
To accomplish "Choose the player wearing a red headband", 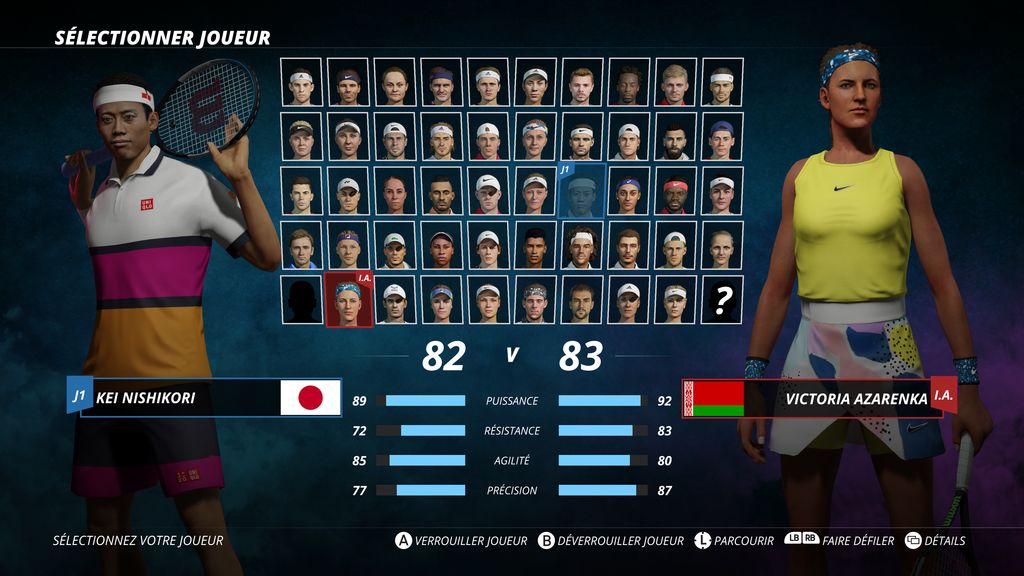I will [x=675, y=190].
